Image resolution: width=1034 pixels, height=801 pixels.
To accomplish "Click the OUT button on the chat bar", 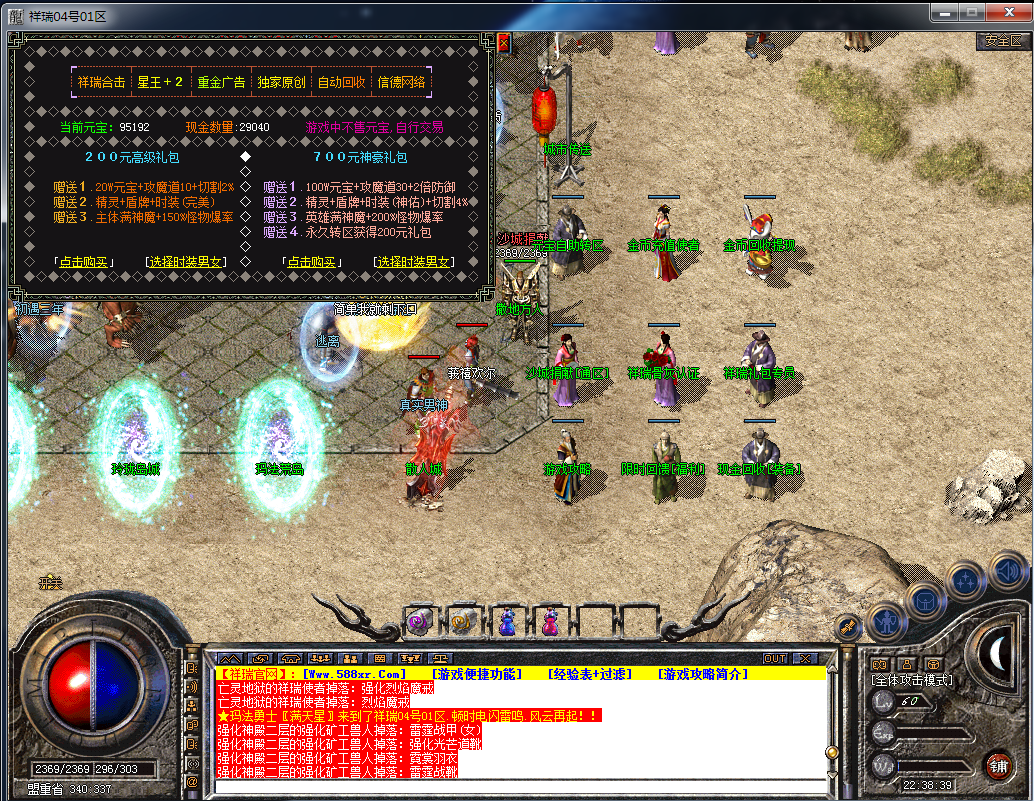I will [775, 659].
